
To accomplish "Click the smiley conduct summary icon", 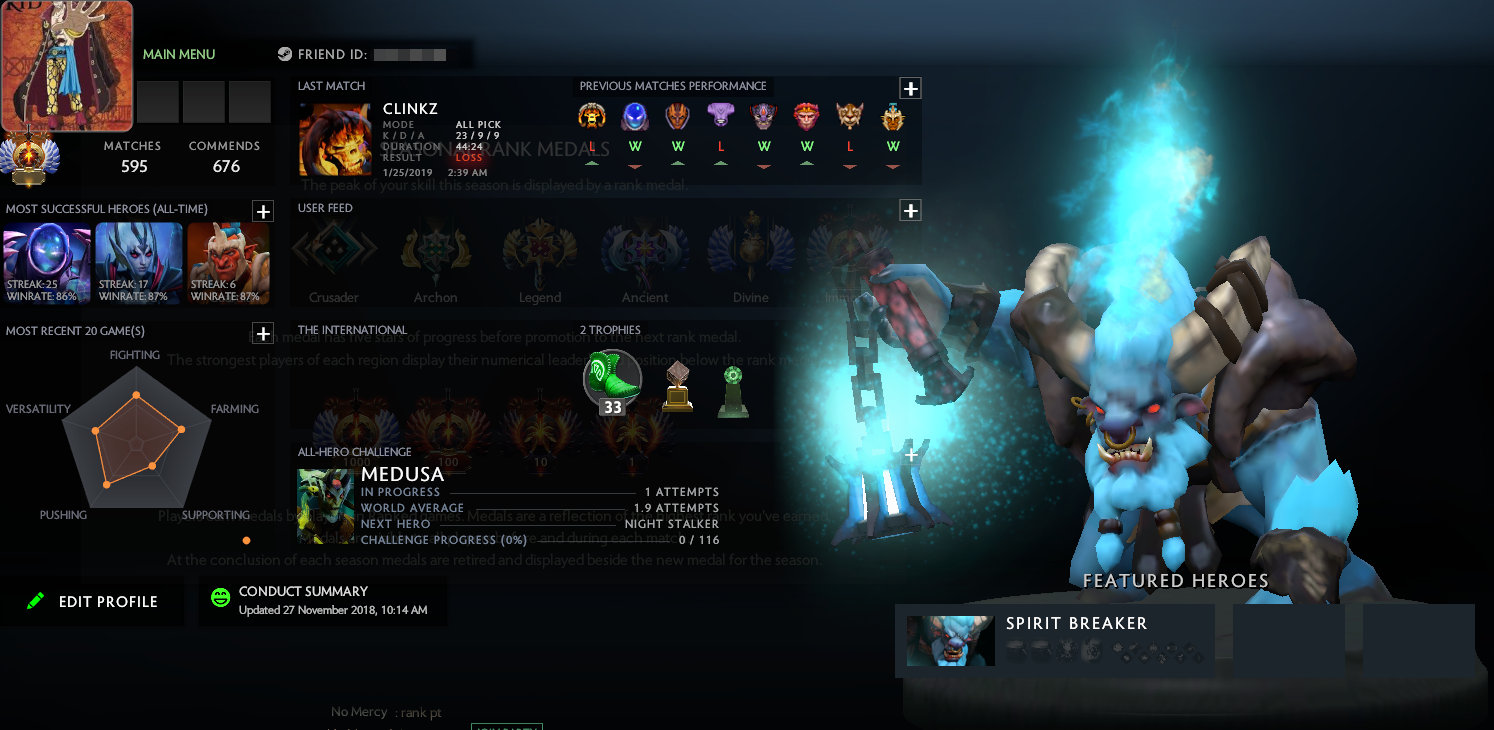I will tap(220, 597).
